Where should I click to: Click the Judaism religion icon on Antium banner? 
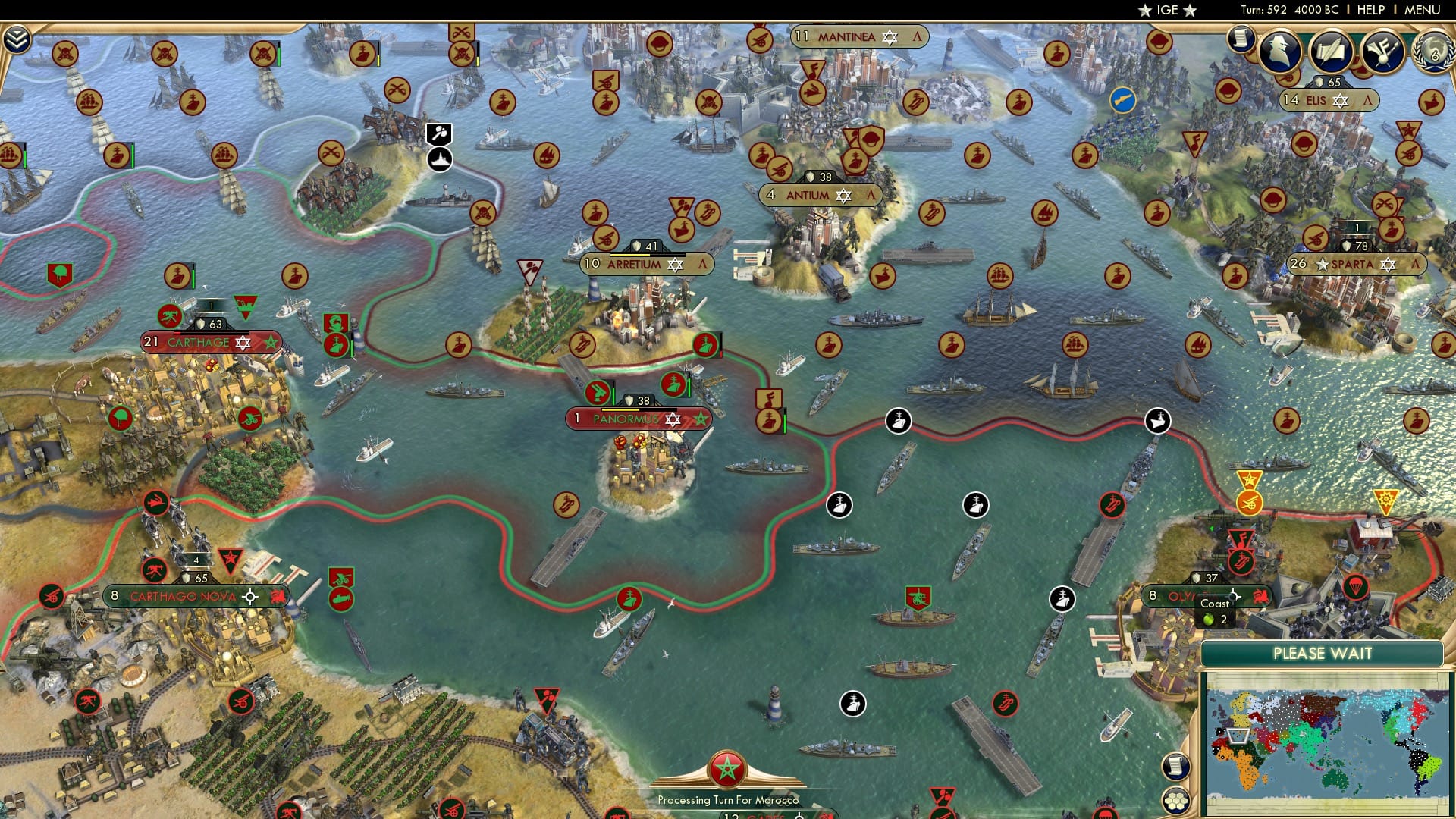click(844, 195)
